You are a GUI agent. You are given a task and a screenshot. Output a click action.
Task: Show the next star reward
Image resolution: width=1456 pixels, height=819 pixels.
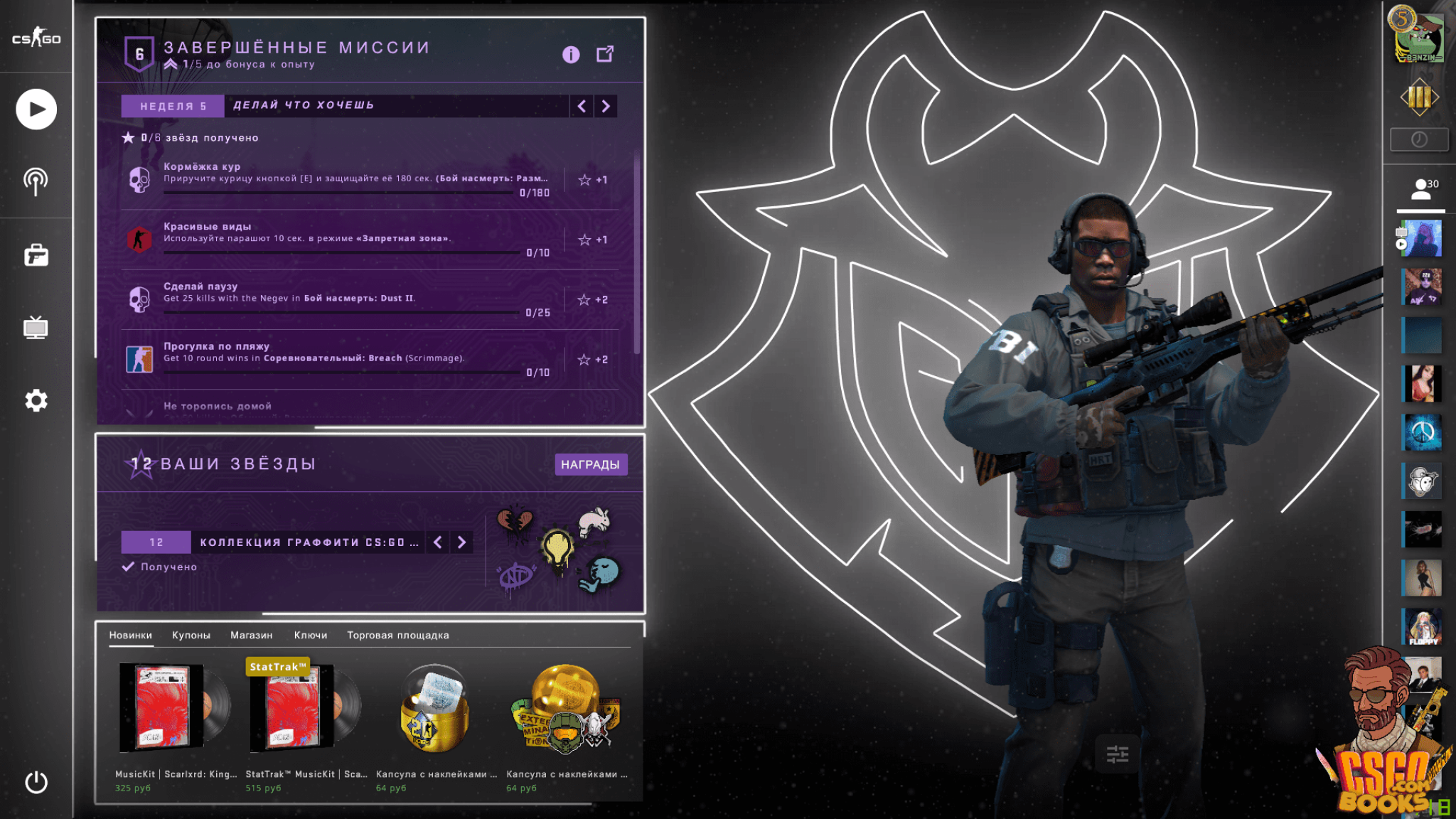tap(462, 542)
